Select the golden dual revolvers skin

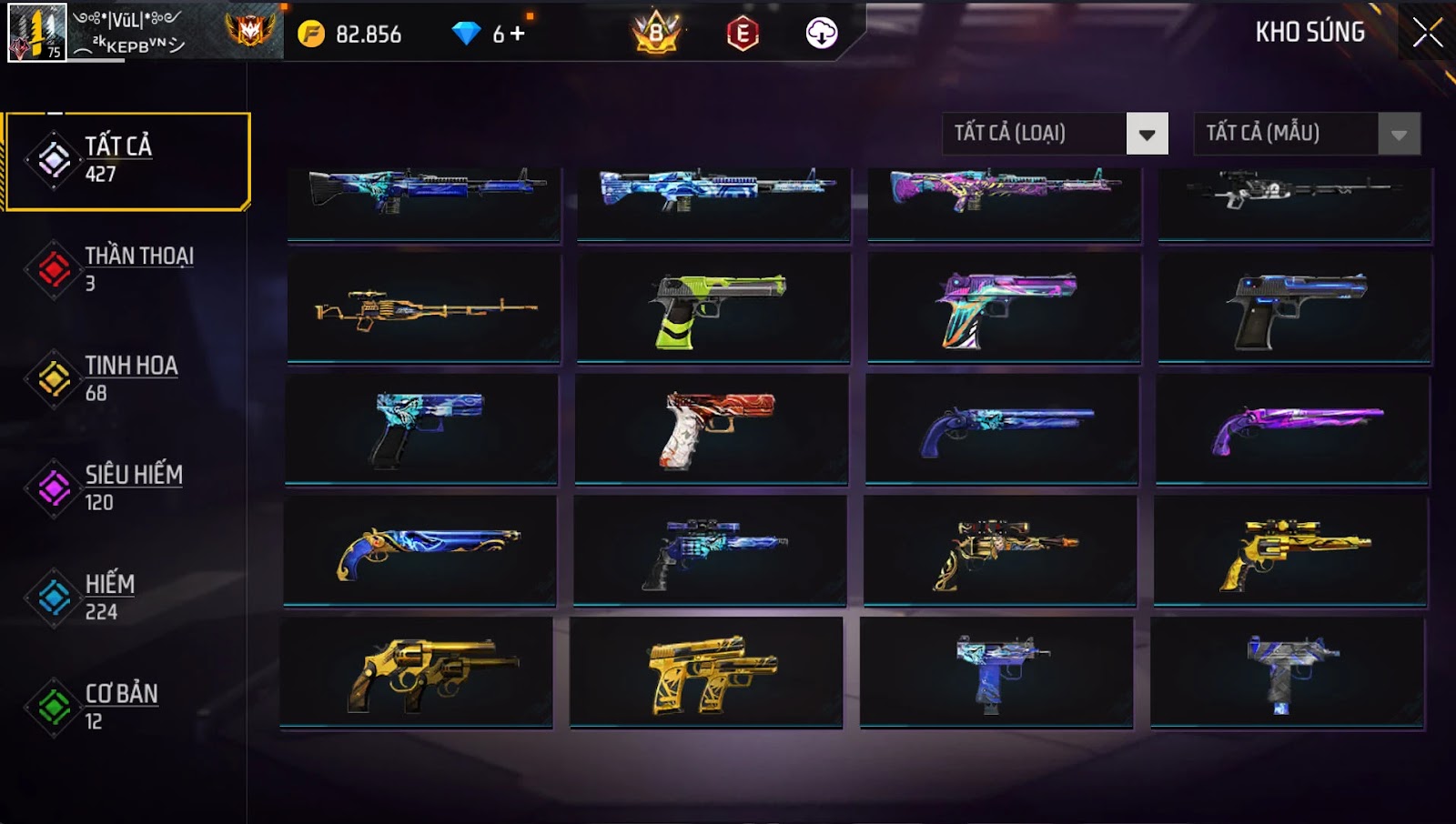click(x=417, y=673)
